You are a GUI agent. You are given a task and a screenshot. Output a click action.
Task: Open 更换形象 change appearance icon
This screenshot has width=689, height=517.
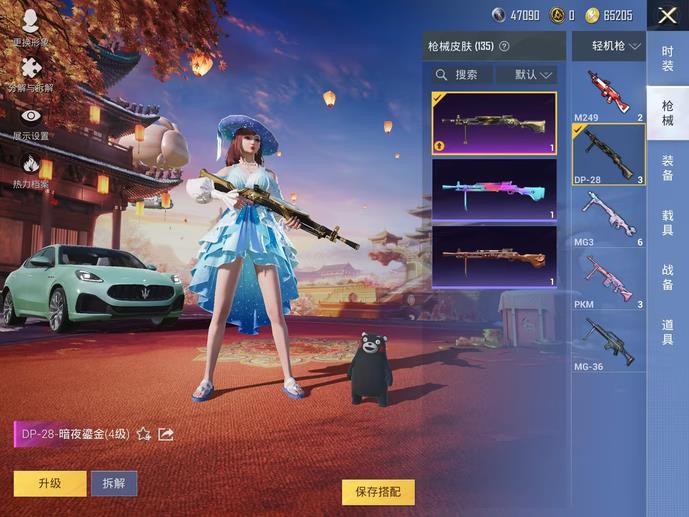[30, 25]
